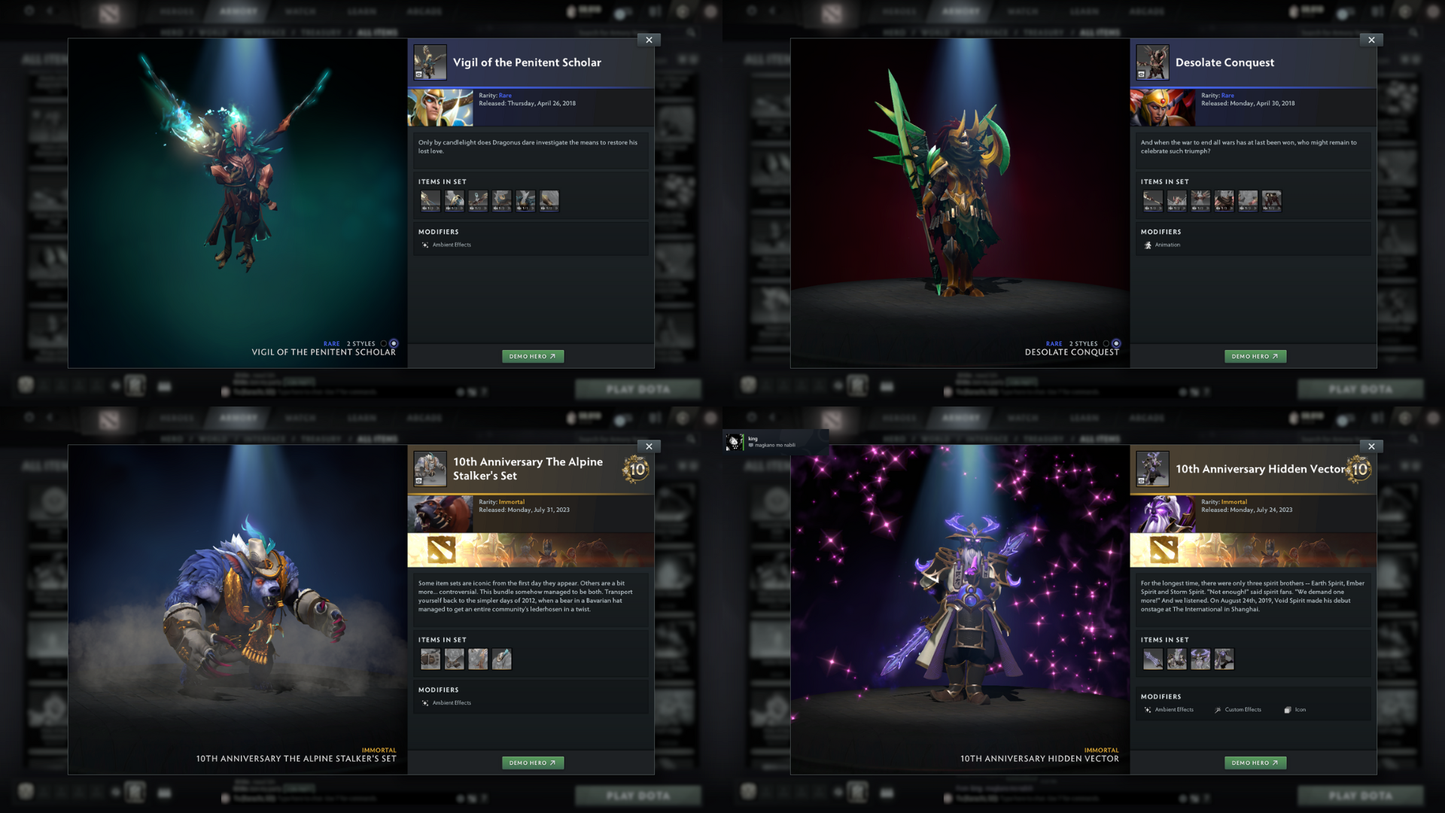Image resolution: width=1445 pixels, height=813 pixels.
Task: Click the back arrow navigation icon at top-left
Action: click(x=50, y=11)
